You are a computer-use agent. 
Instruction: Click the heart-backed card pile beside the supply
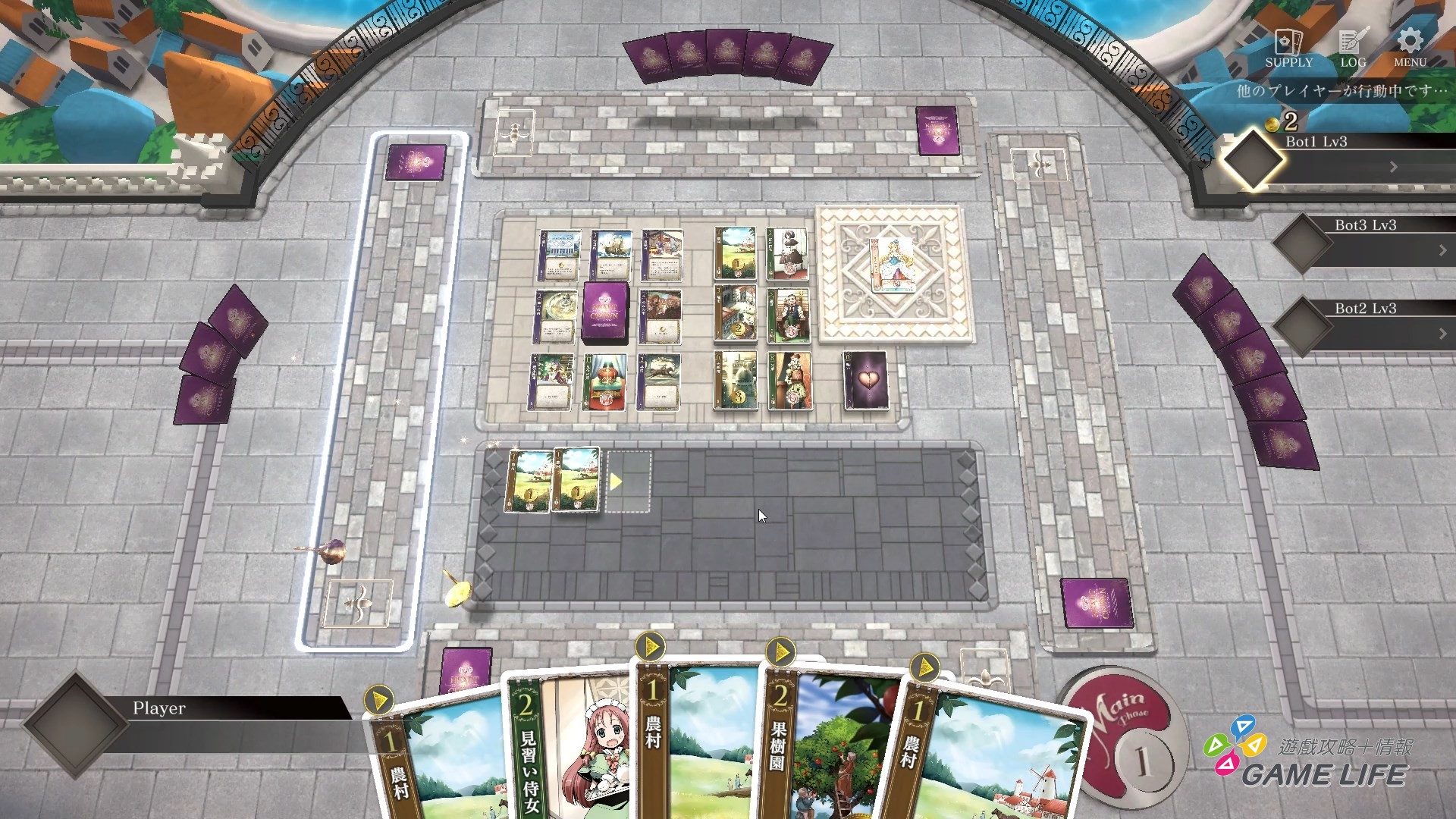[x=864, y=379]
